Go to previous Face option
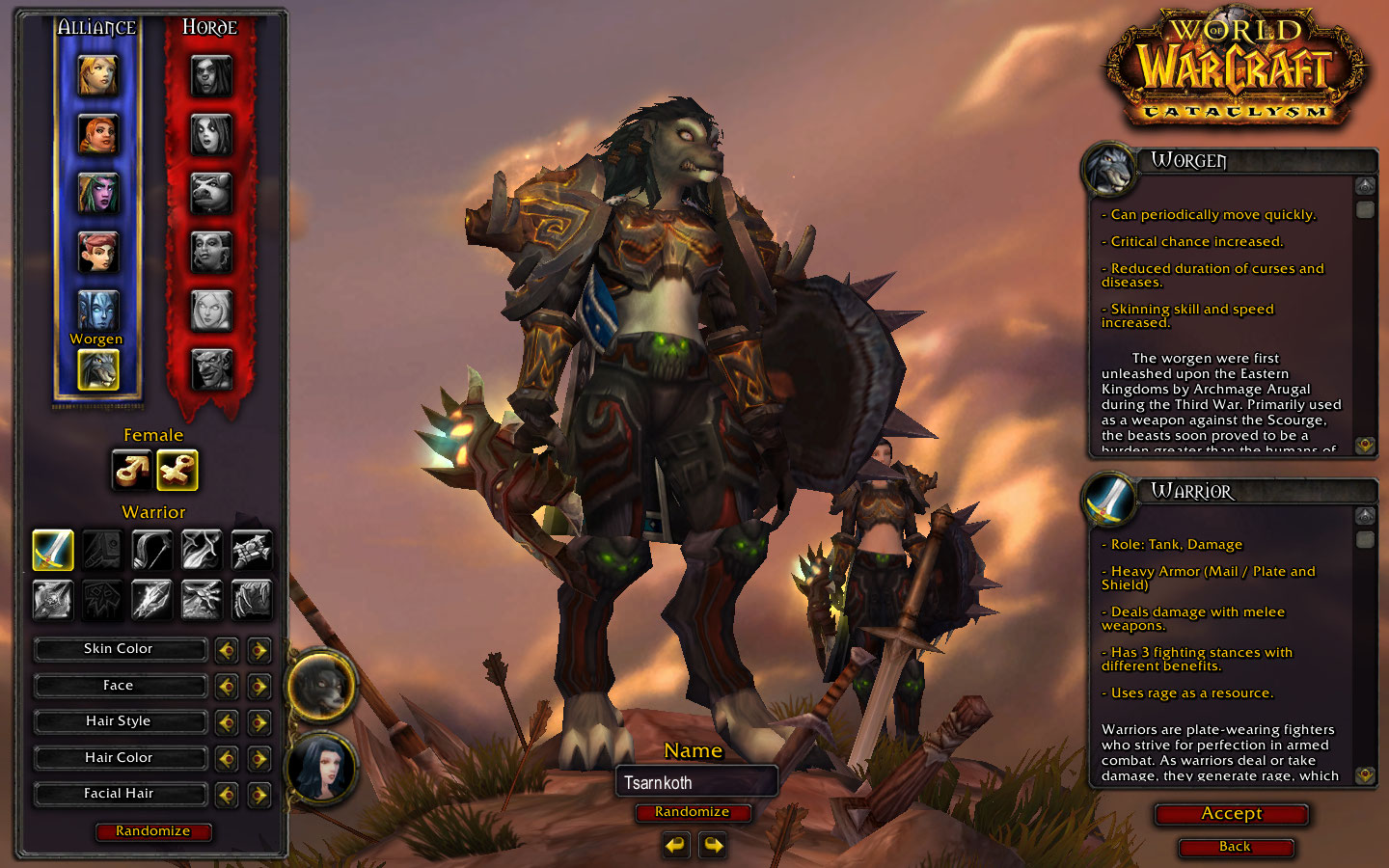This screenshot has width=1389, height=868. pos(227,687)
